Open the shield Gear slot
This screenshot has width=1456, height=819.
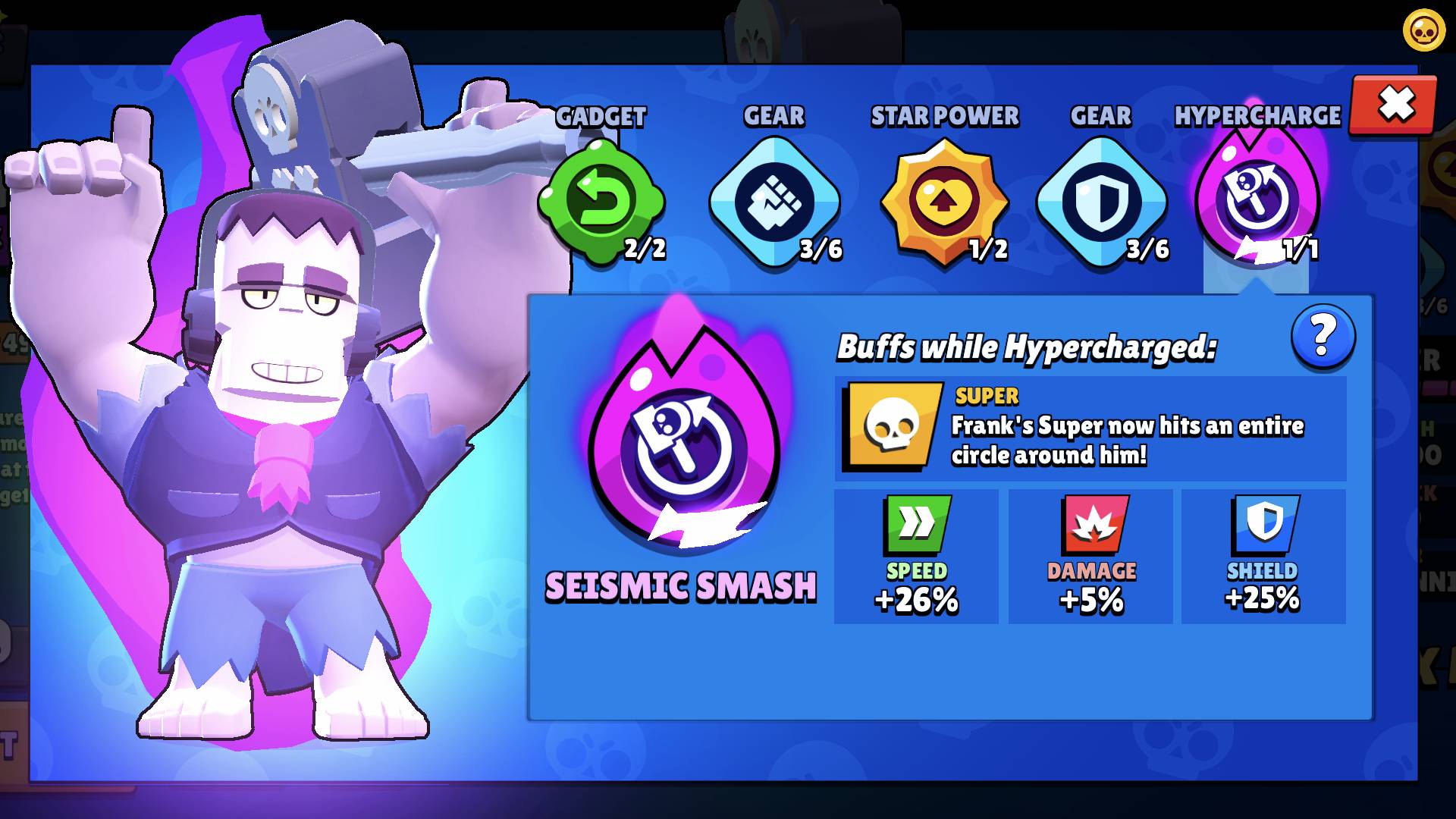point(1101,202)
